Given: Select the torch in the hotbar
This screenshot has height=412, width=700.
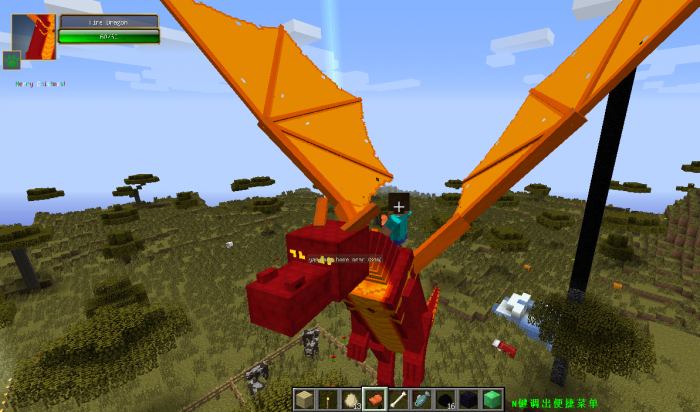Looking at the screenshot, I should [328, 399].
